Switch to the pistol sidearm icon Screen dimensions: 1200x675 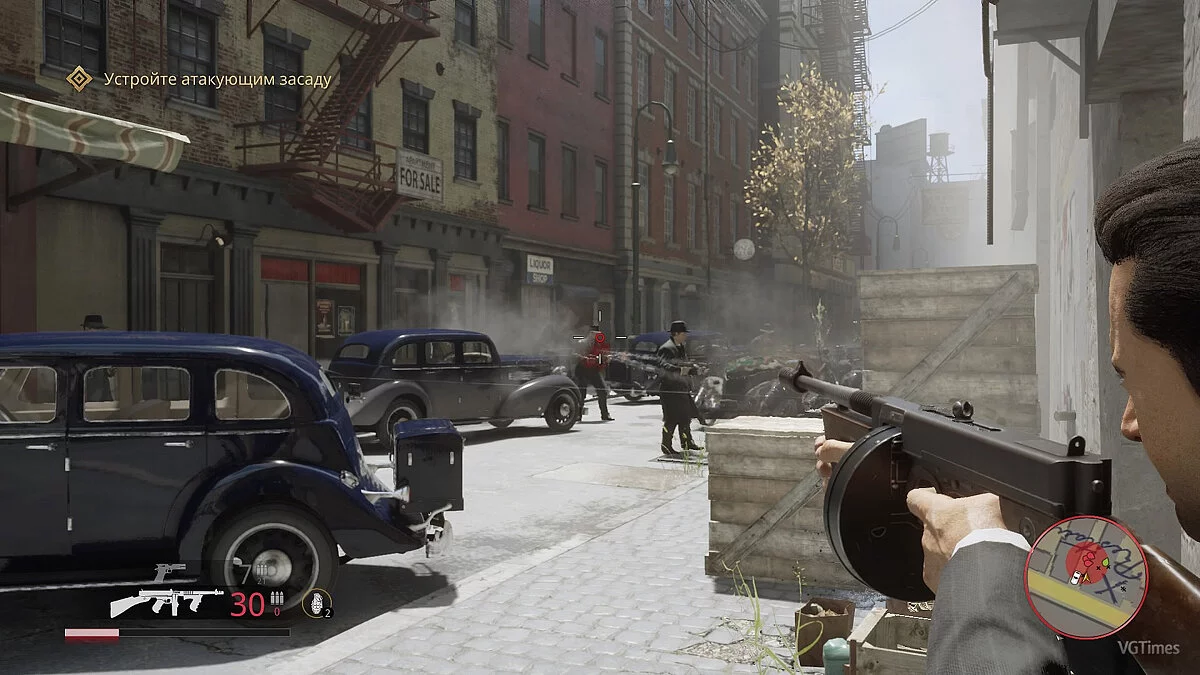click(170, 572)
